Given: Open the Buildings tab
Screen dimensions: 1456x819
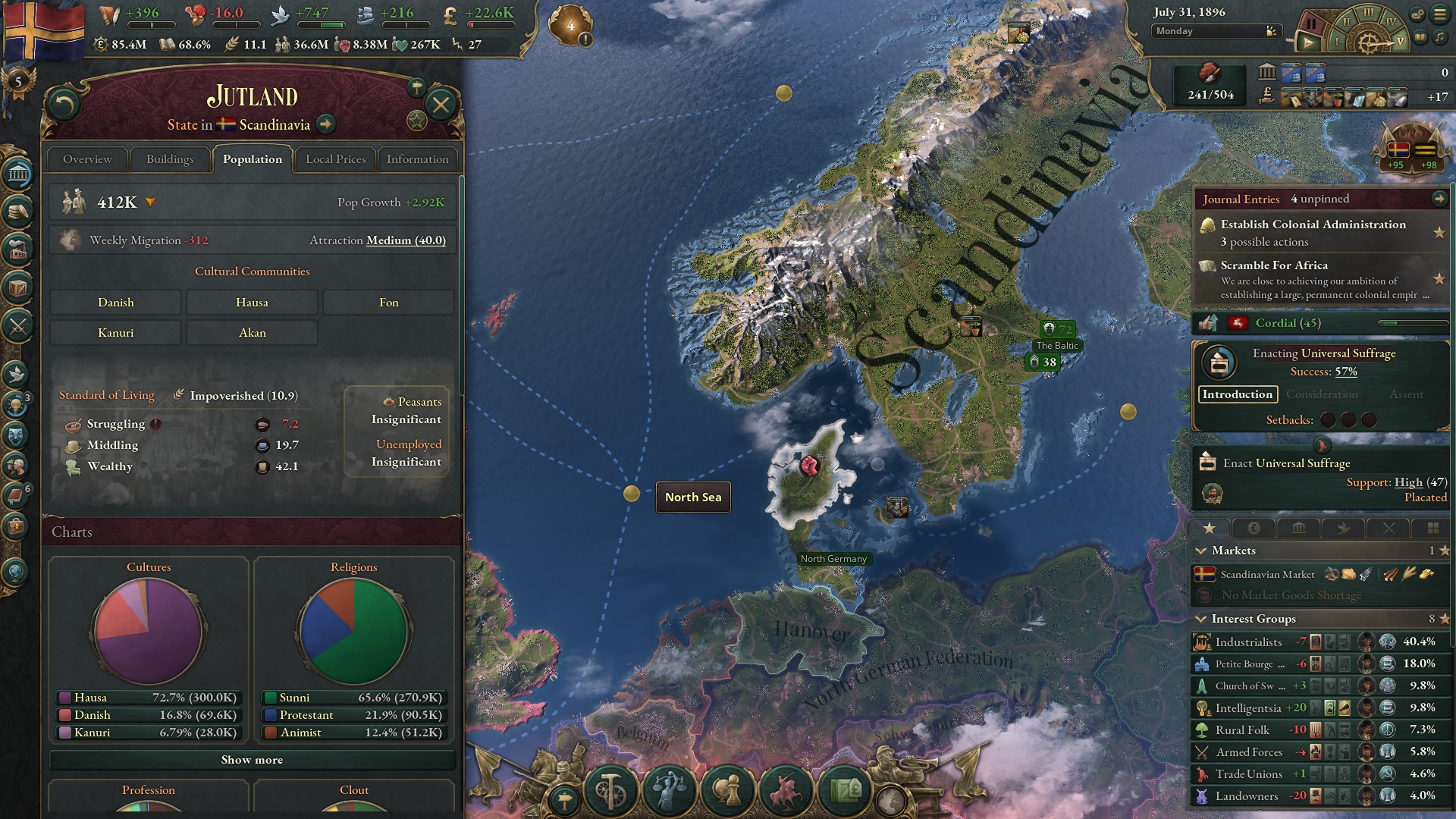Looking at the screenshot, I should [x=170, y=159].
